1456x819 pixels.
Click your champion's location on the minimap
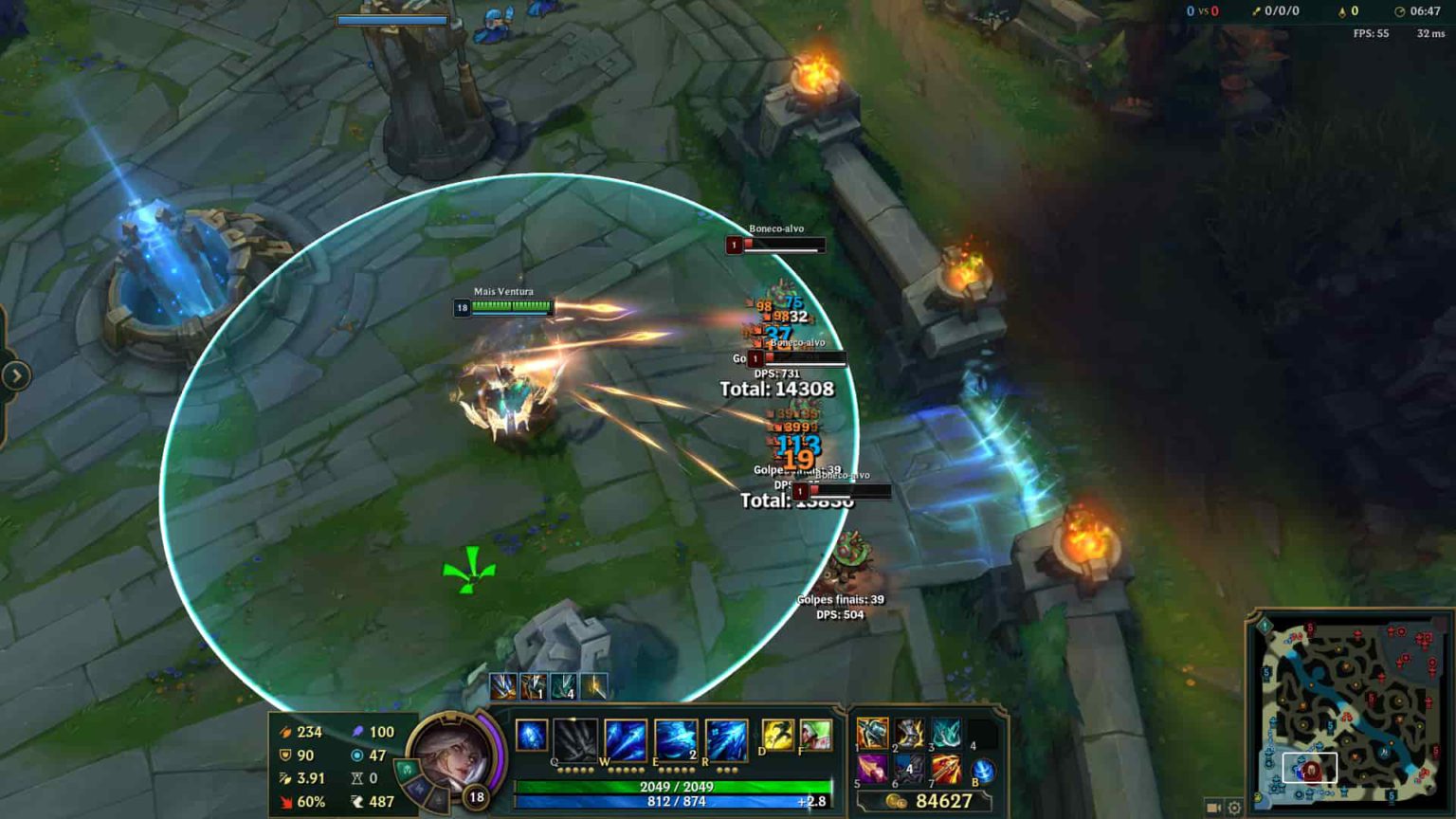pyautogui.click(x=1312, y=770)
